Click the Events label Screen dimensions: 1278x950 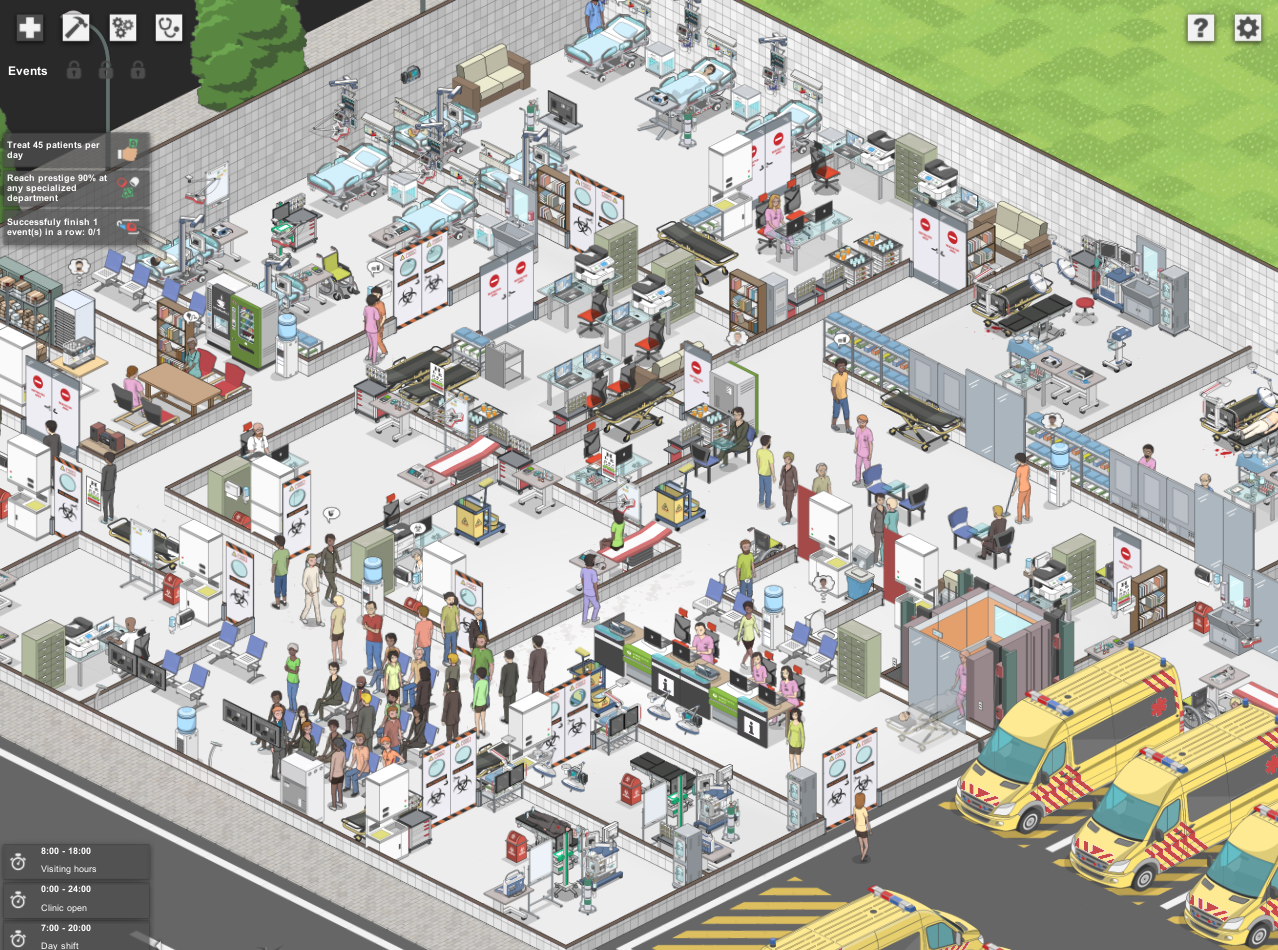pyautogui.click(x=28, y=71)
